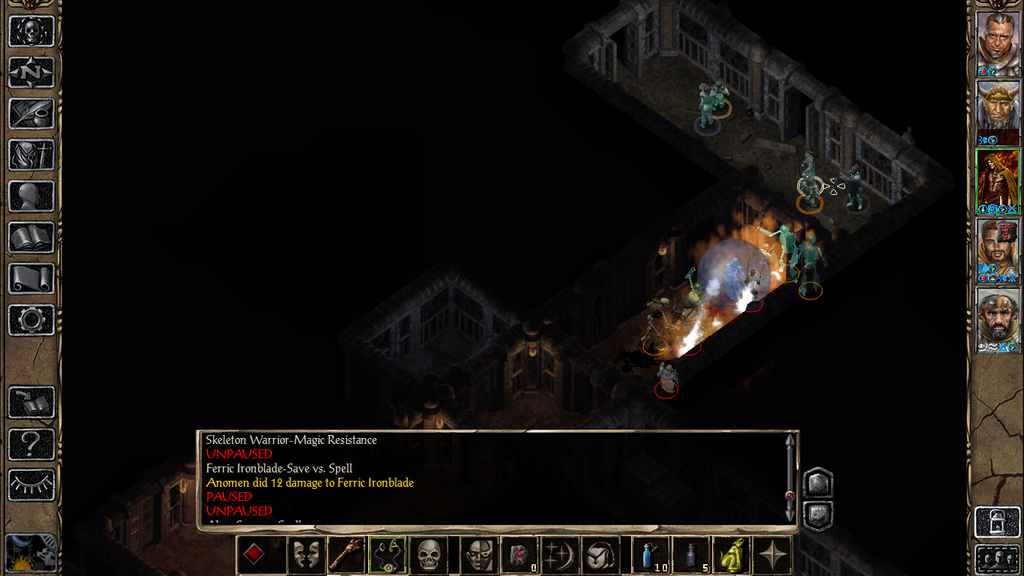Use the blue potion quick item

(651, 555)
